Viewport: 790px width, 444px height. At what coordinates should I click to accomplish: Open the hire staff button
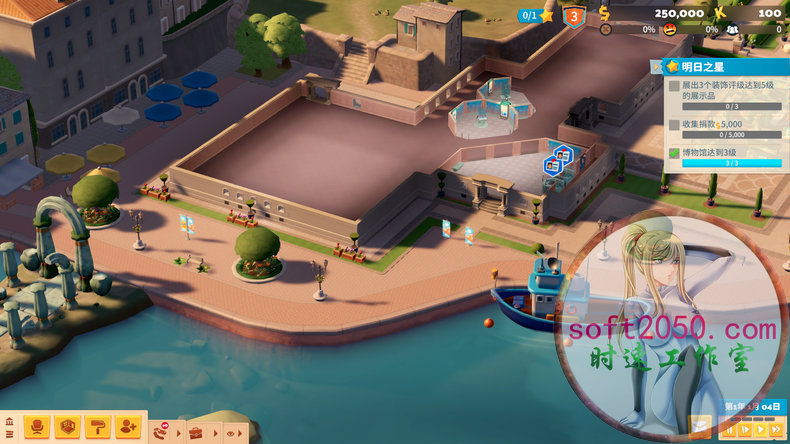128,427
